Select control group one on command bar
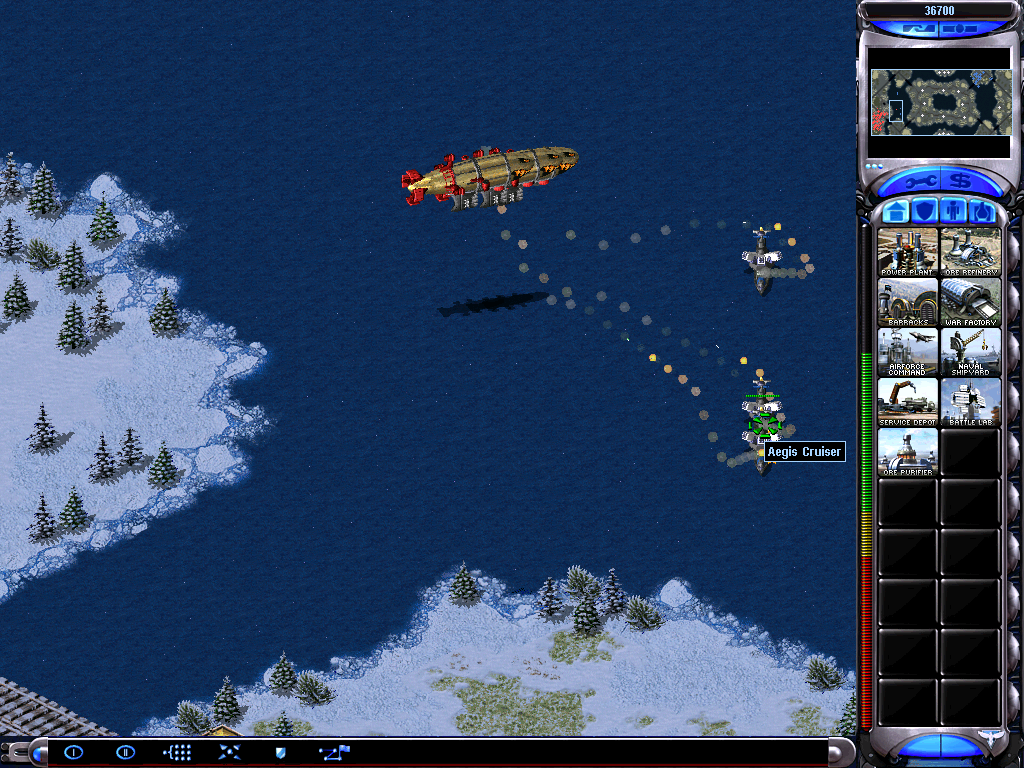Viewport: 1024px width, 768px height. pos(74,752)
